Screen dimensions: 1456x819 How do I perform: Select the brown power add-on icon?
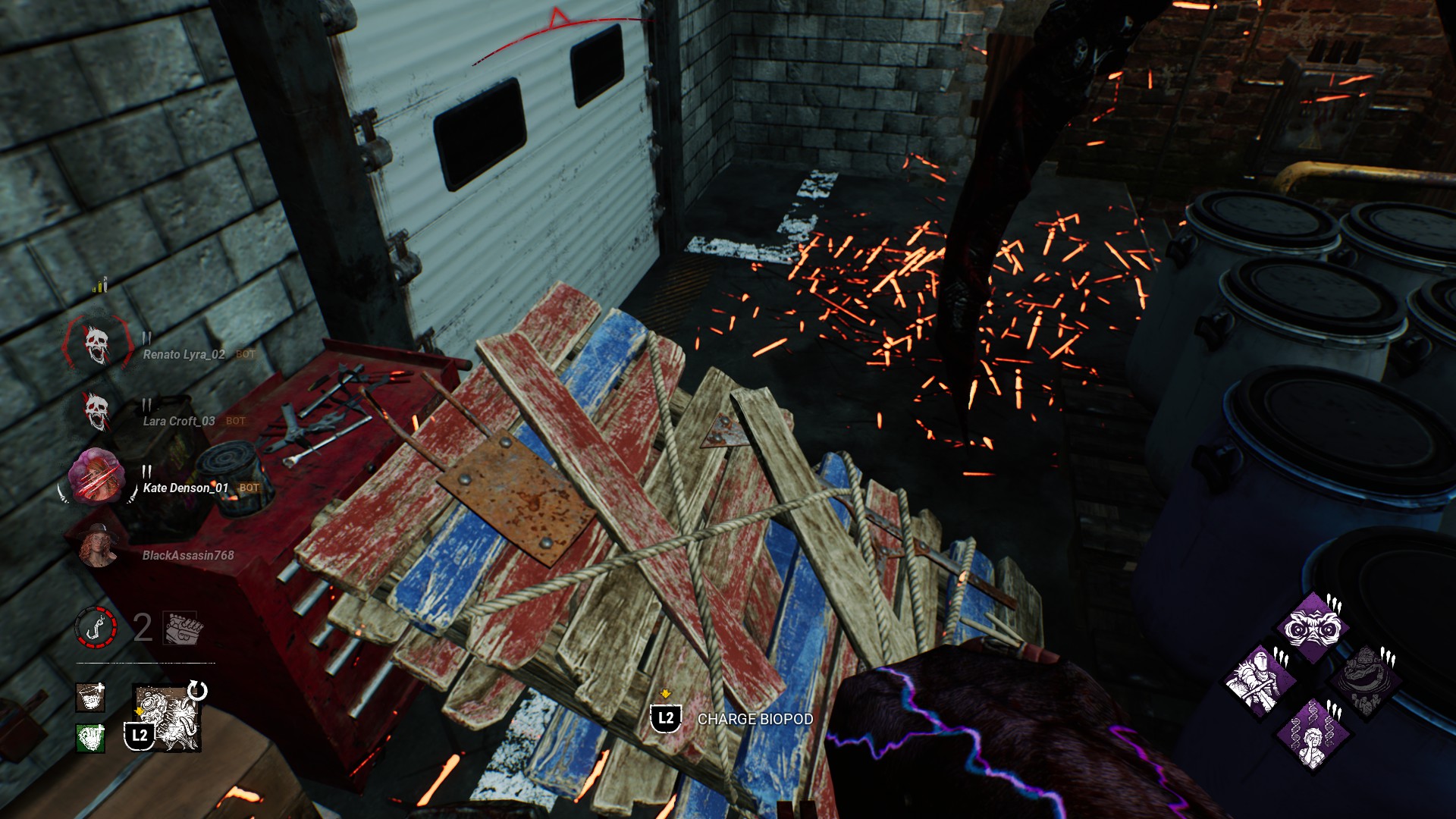[90, 697]
